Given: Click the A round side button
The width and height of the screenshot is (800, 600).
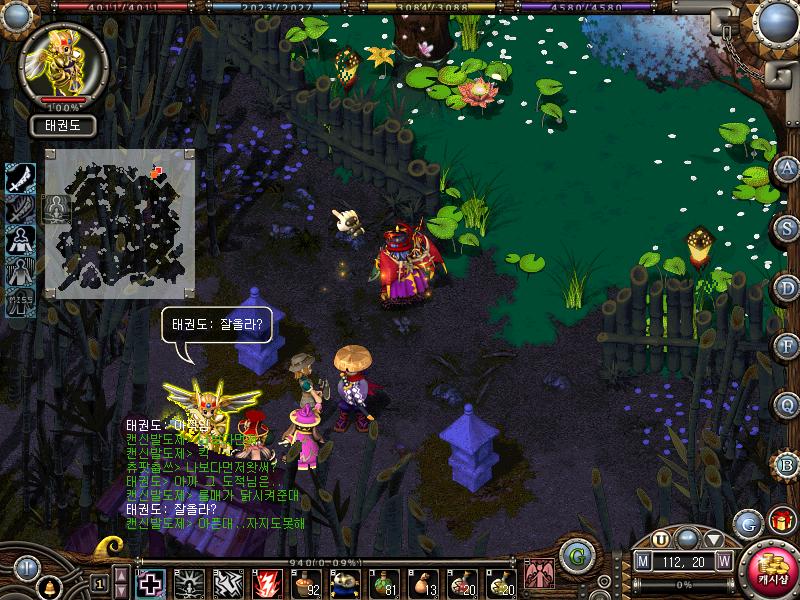Looking at the screenshot, I should click(787, 168).
